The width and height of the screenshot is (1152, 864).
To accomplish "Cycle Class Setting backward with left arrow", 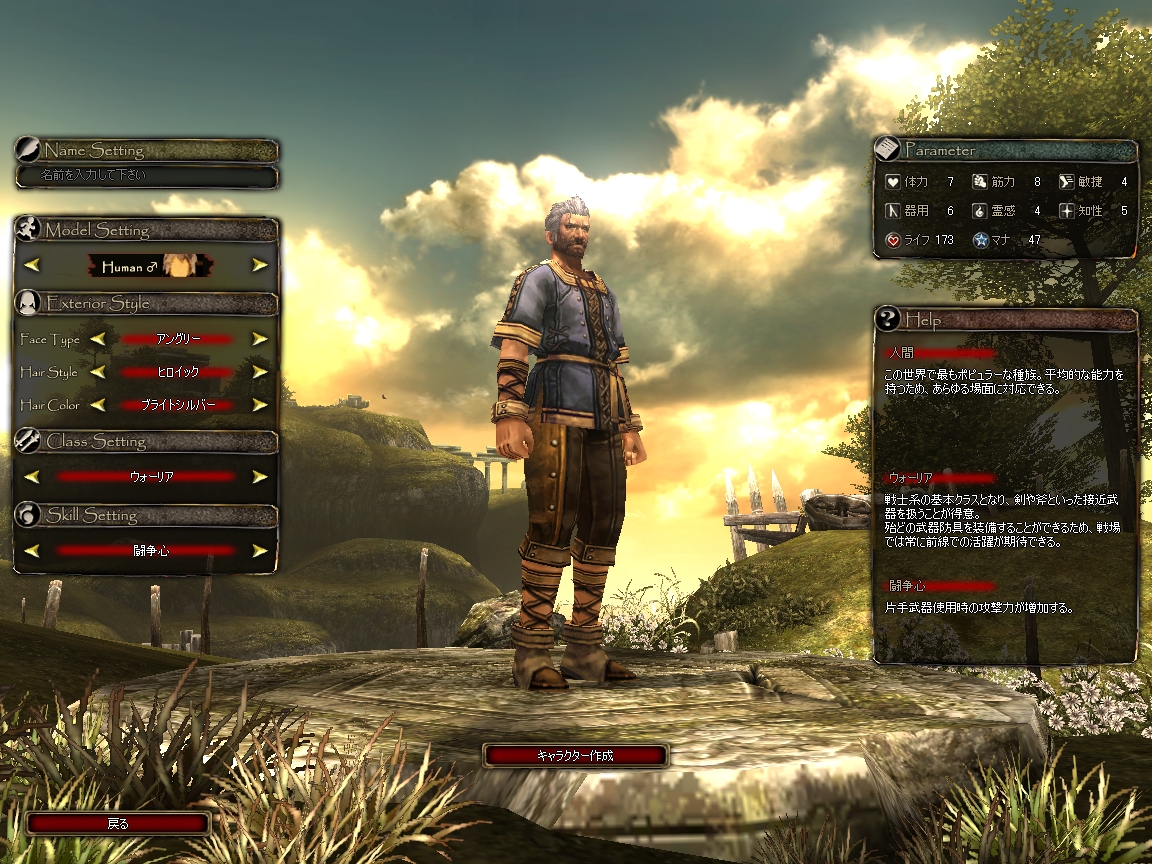I will 32,477.
